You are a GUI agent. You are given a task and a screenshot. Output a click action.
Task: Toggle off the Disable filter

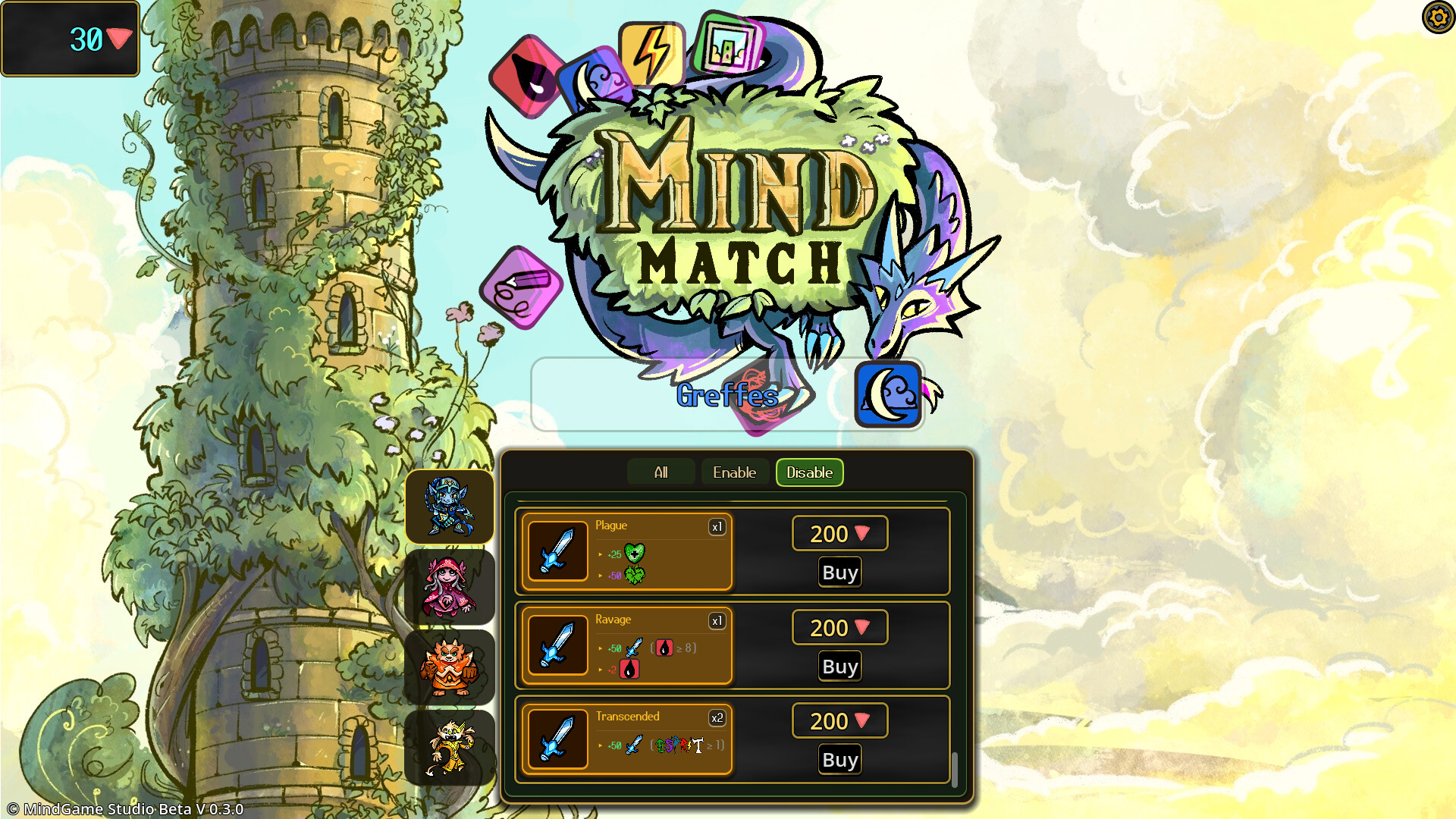click(x=808, y=472)
